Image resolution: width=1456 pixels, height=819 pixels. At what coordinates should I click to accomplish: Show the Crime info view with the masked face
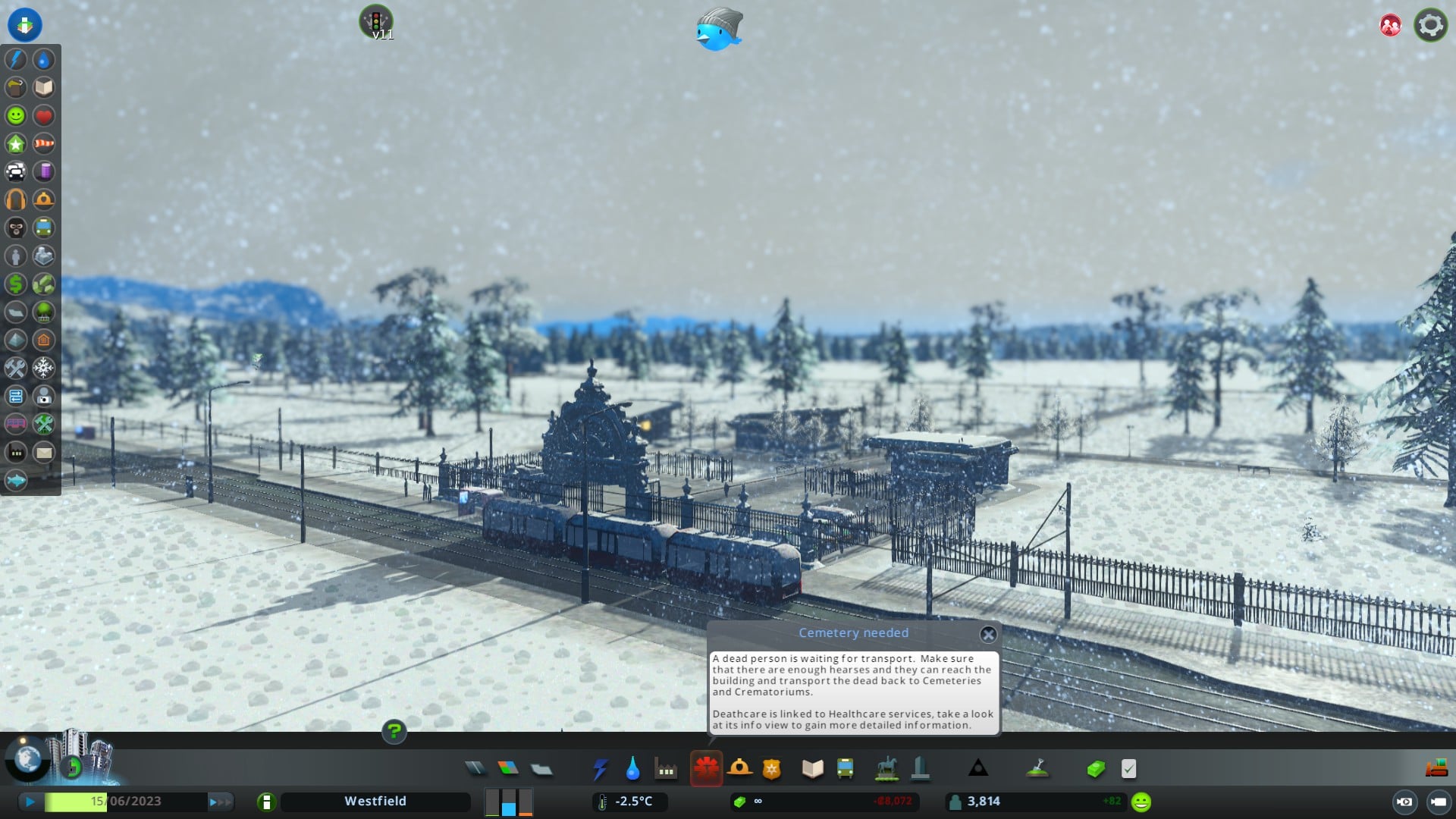[x=16, y=227]
